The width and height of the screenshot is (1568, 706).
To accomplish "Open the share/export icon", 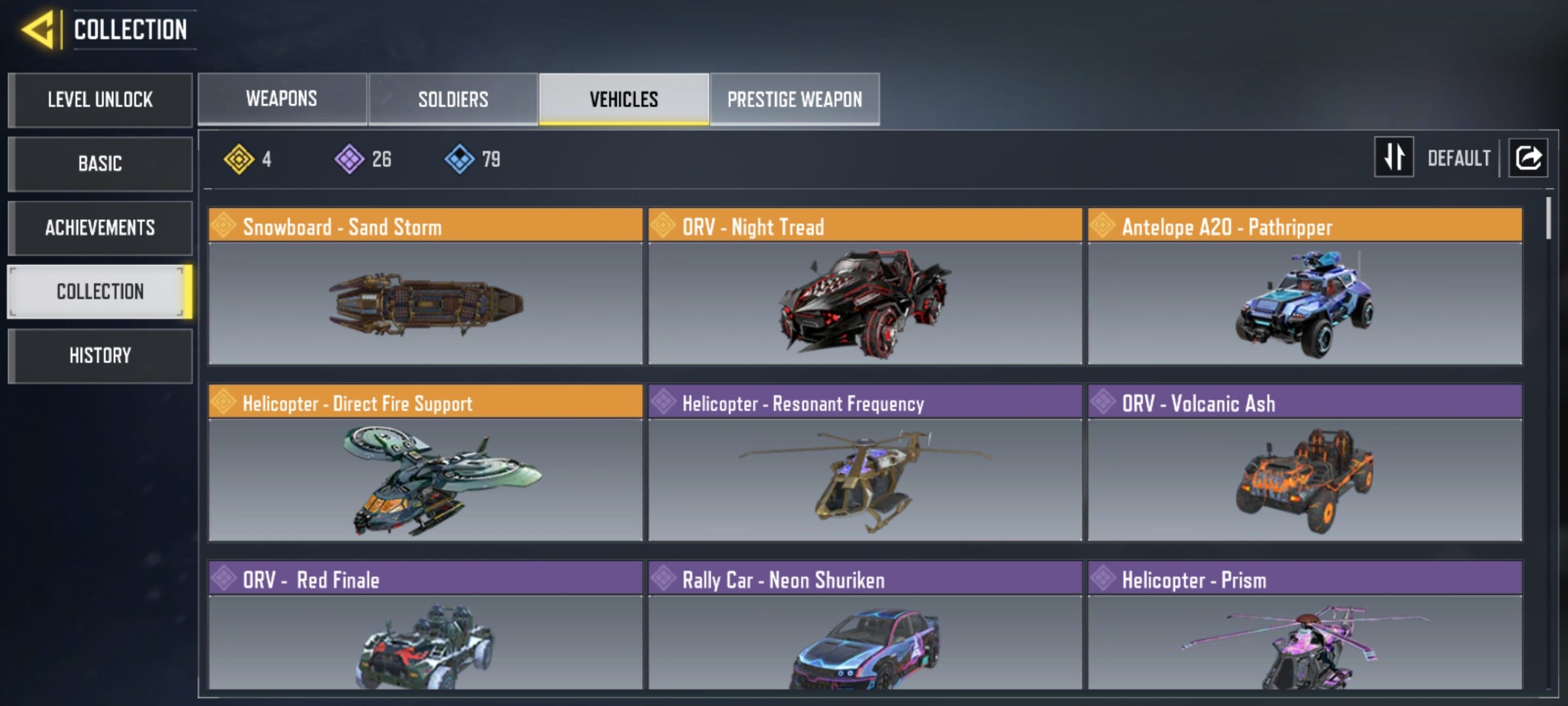I will coord(1528,158).
